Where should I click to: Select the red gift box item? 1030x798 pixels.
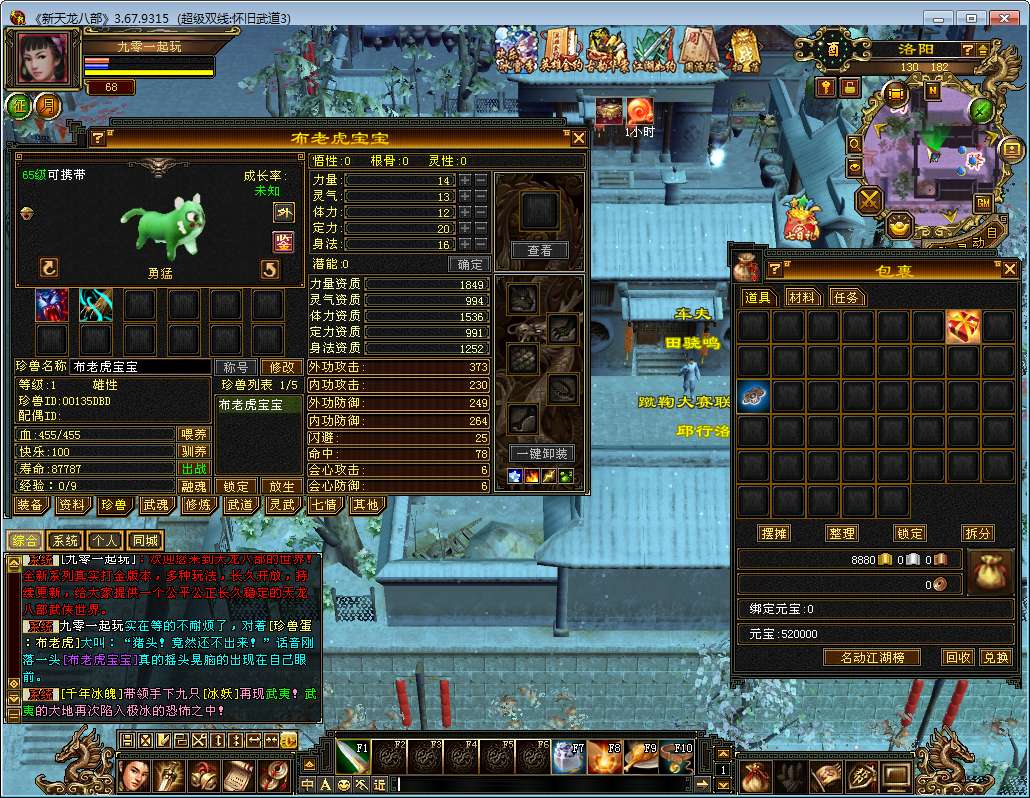point(963,325)
